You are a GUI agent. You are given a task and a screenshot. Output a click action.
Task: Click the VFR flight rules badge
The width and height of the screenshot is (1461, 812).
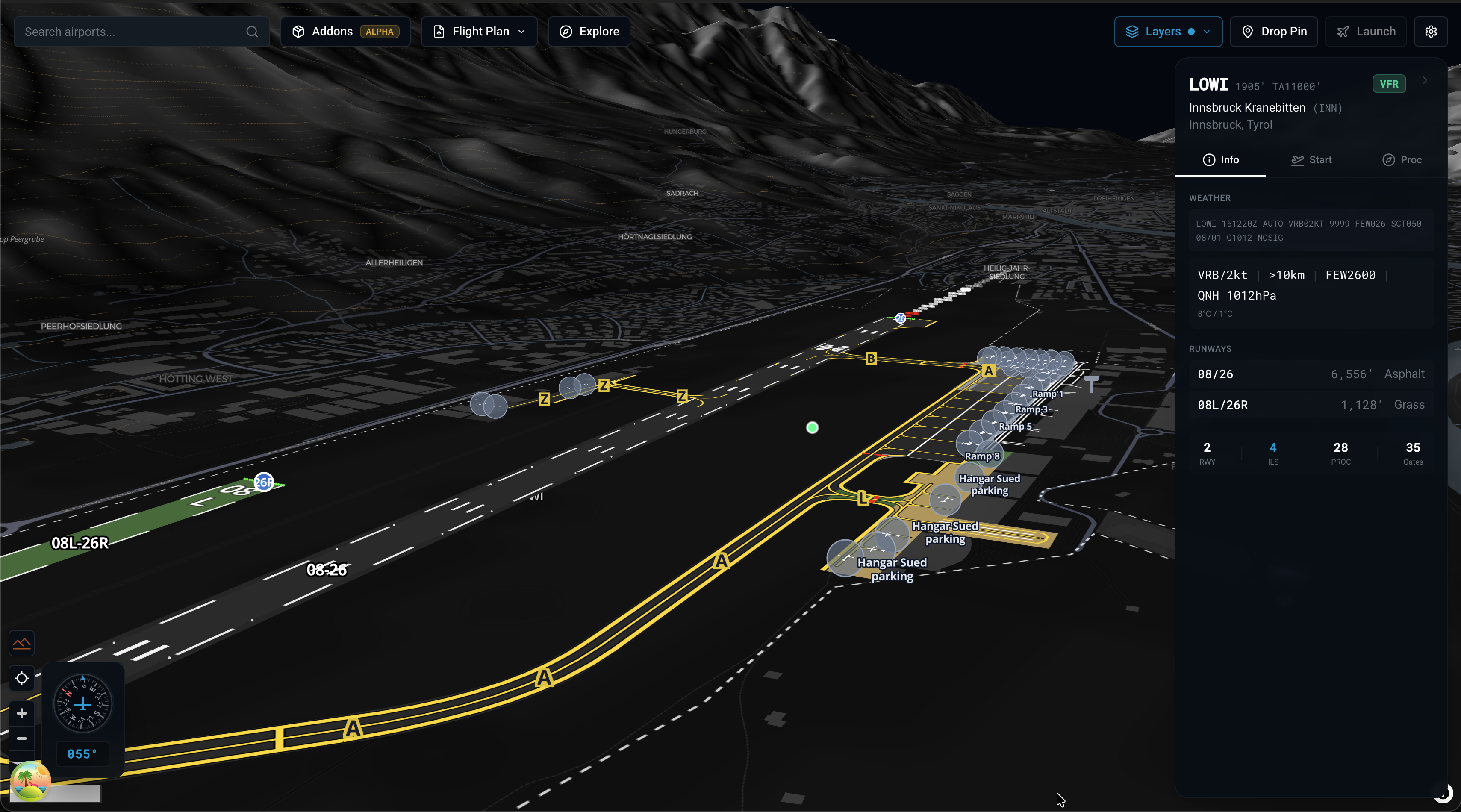(1389, 84)
